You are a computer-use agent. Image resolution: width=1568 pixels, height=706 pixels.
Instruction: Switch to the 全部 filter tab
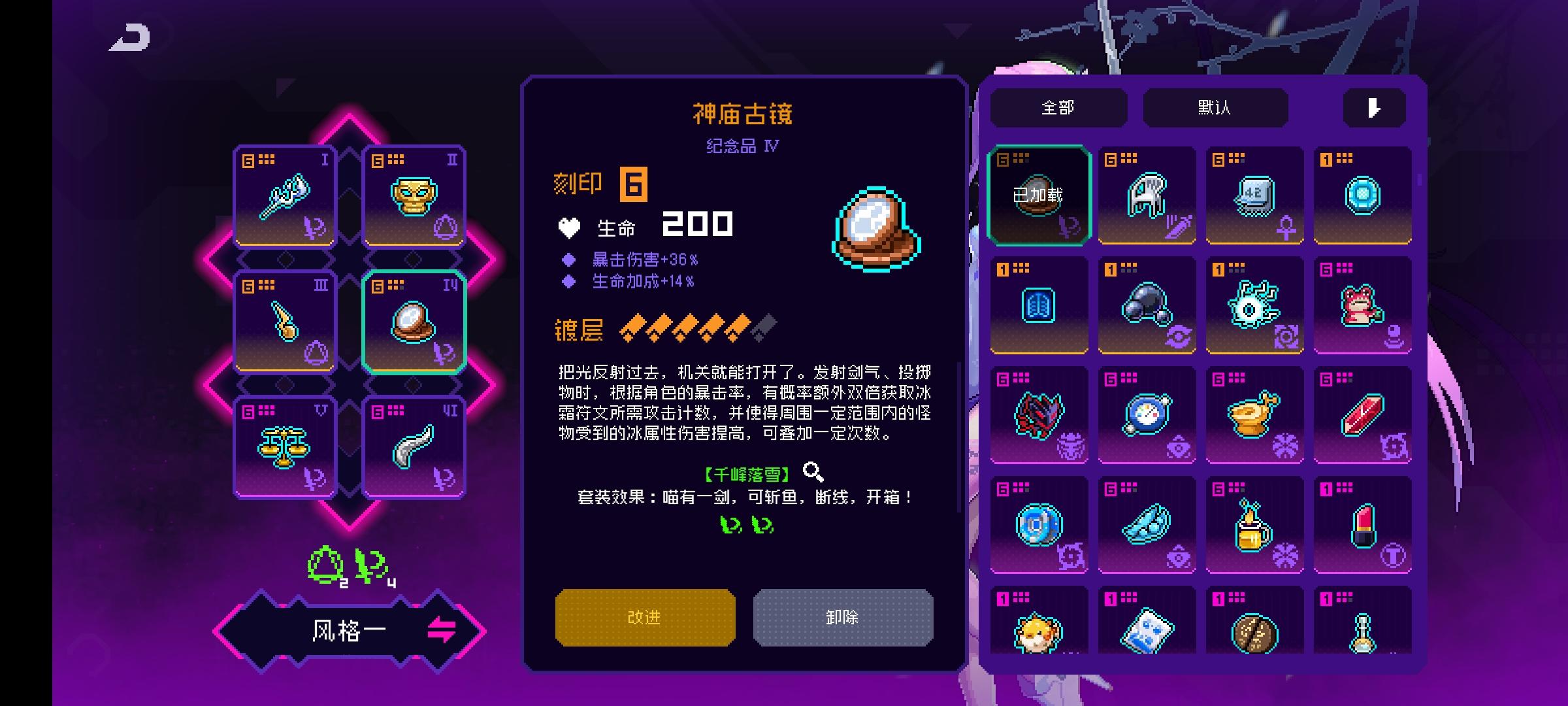(x=1058, y=106)
